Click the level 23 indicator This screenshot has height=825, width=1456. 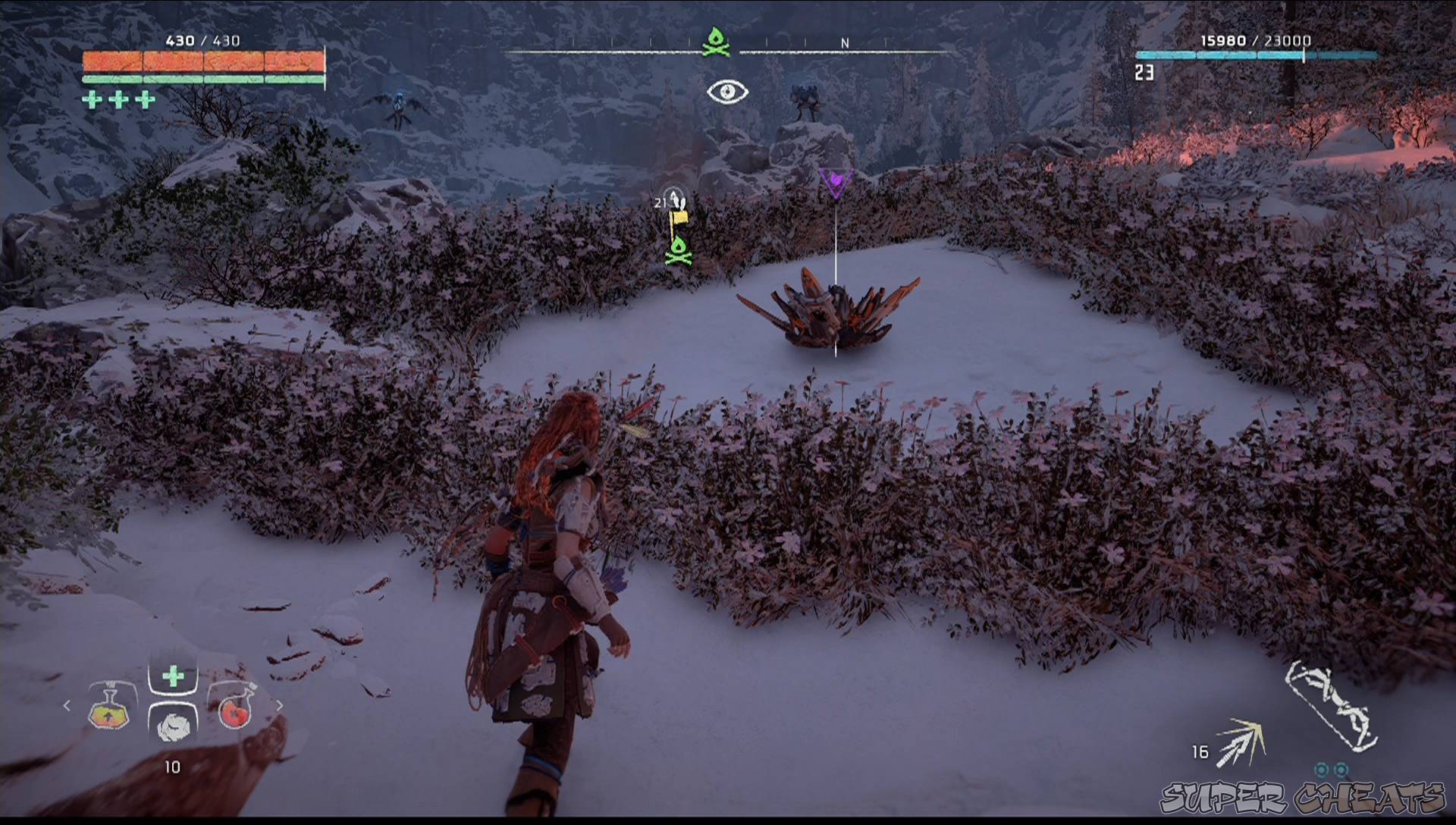click(x=1144, y=73)
